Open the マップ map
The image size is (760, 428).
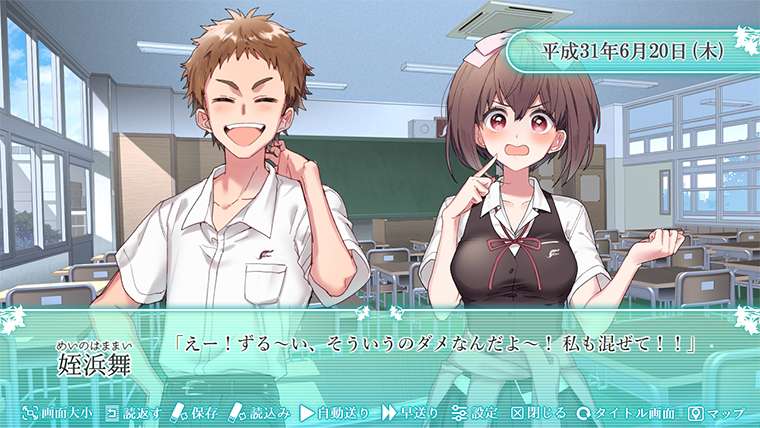pos(717,412)
